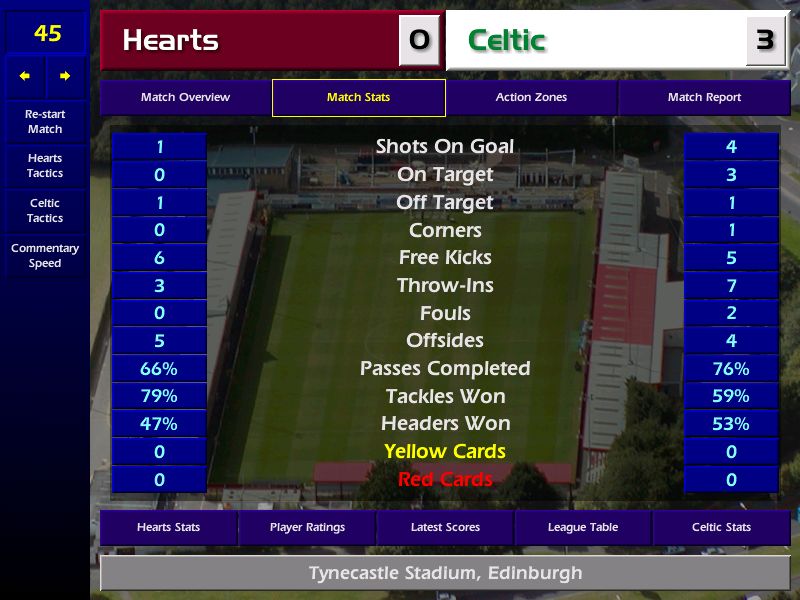Click the right yellow arrow button
Screen dimensions: 800x600
click(x=65, y=76)
